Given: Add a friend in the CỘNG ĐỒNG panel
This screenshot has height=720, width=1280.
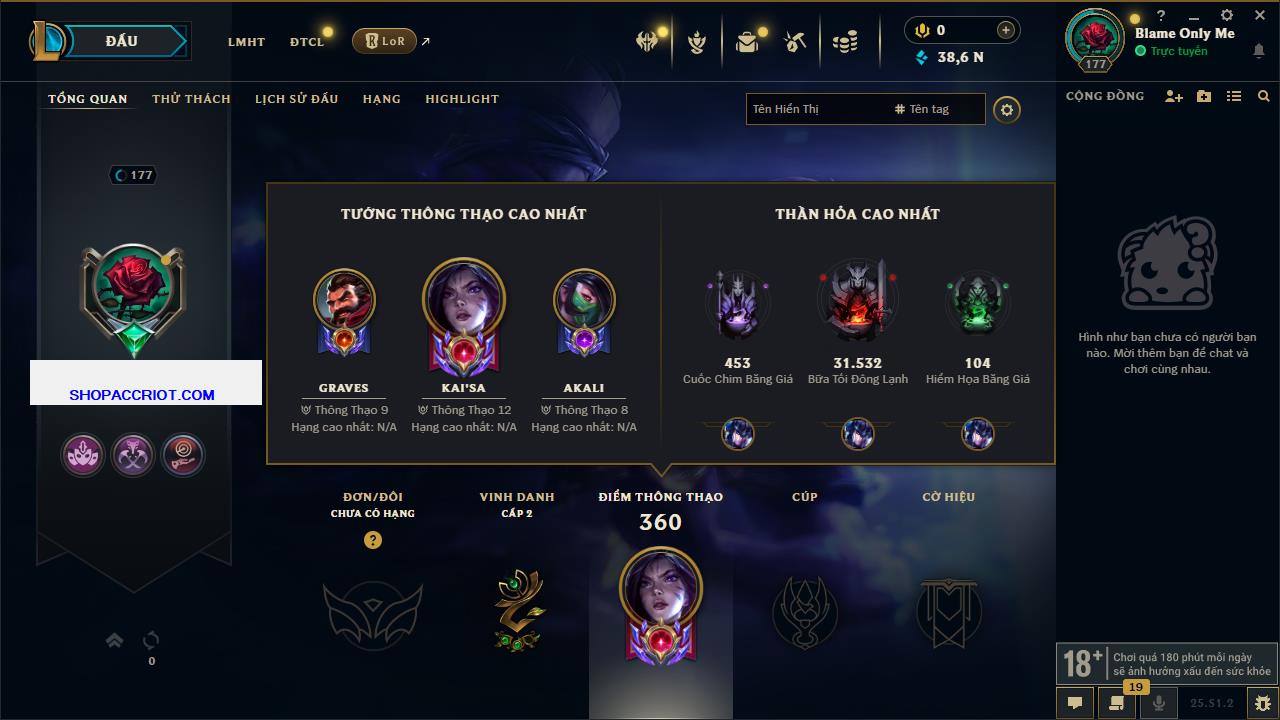Looking at the screenshot, I should point(1173,96).
